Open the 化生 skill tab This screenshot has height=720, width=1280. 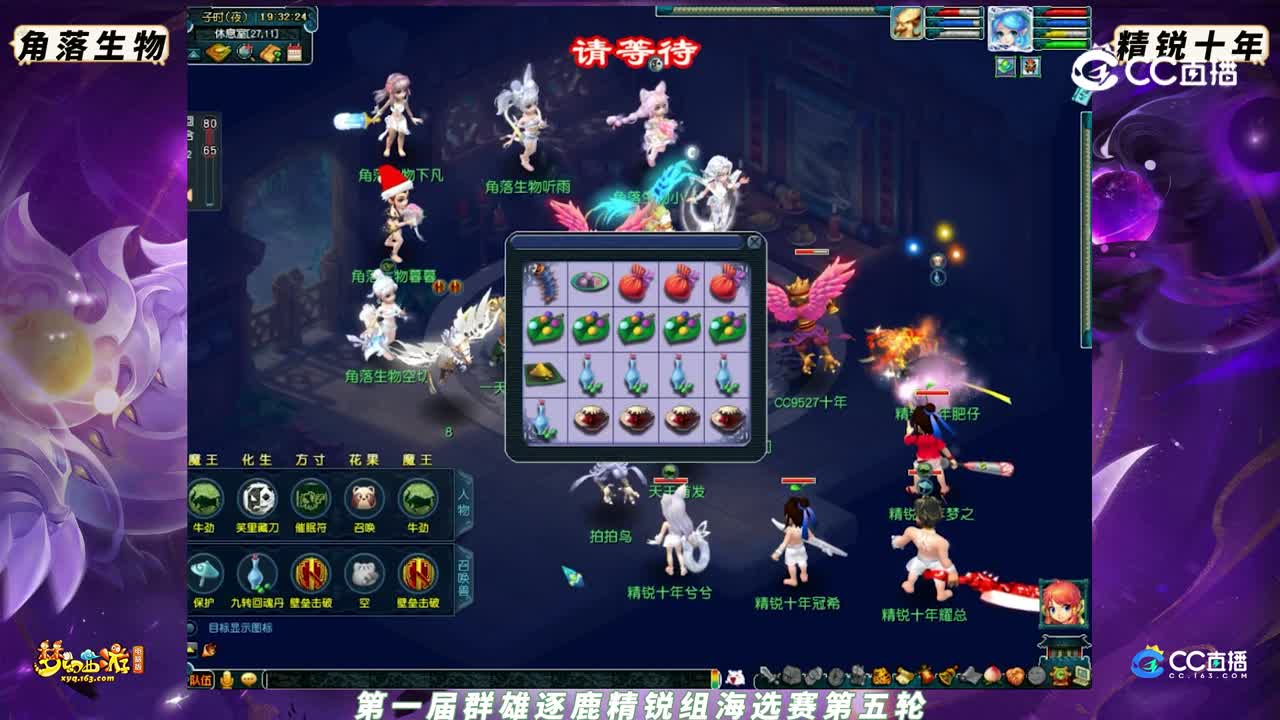[256, 459]
